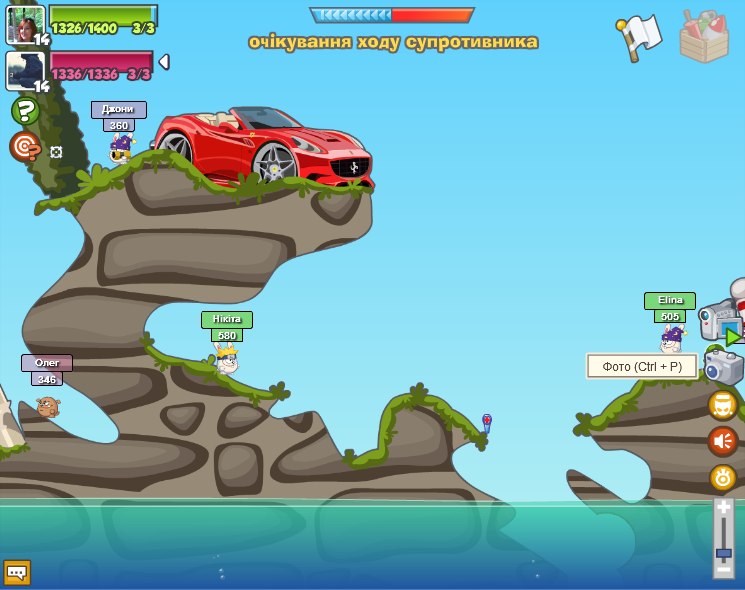Open the chat speech bubble button
Image resolution: width=745 pixels, height=590 pixels.
17,572
